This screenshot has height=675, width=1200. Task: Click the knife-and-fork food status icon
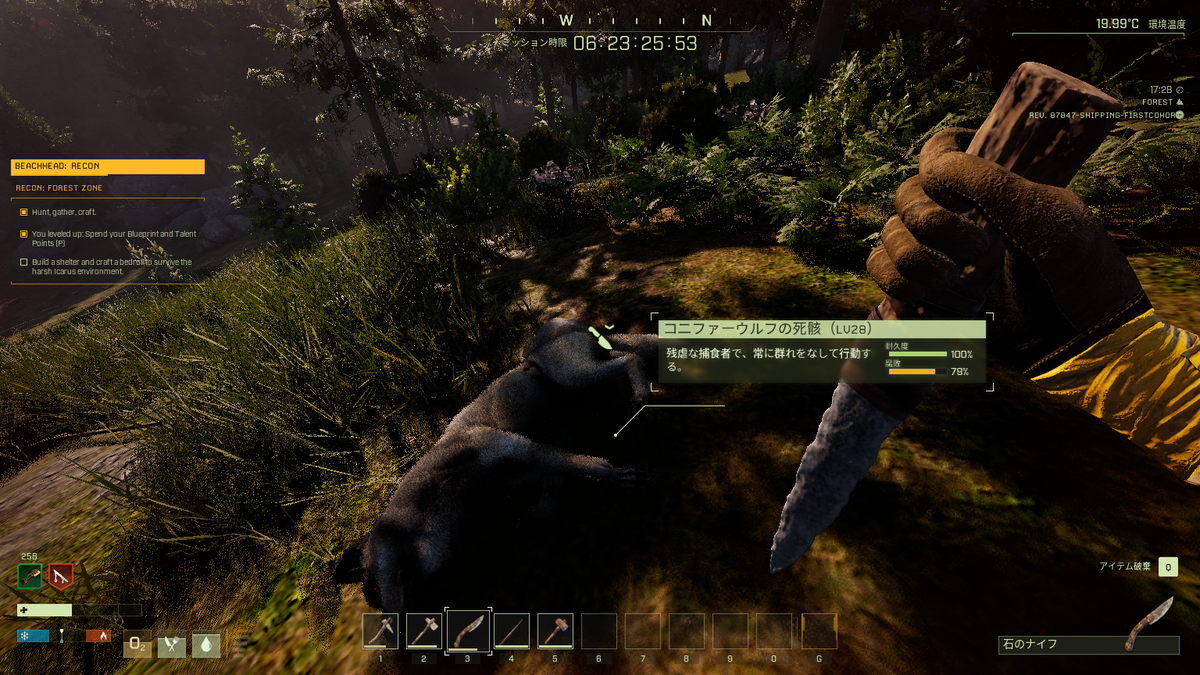click(x=172, y=645)
